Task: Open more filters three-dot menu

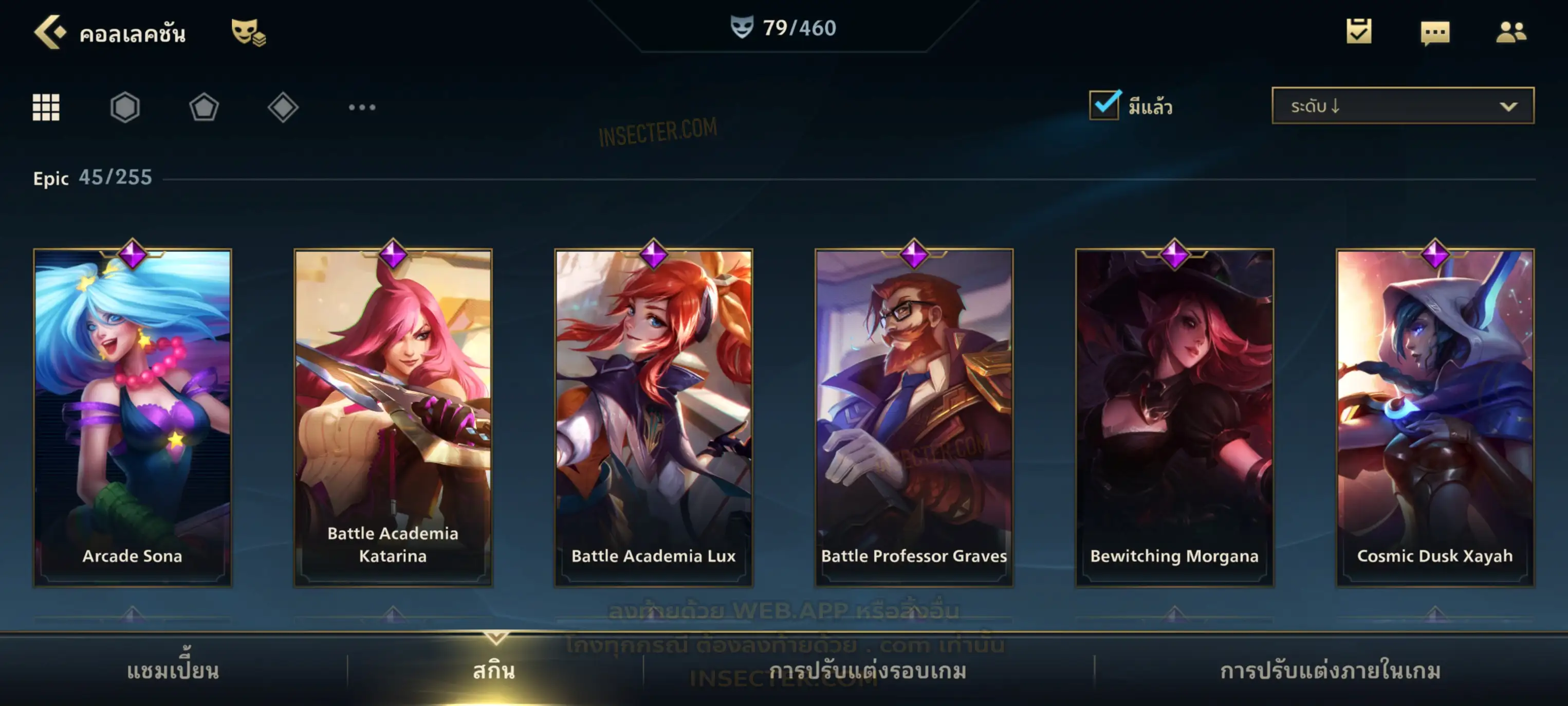Action: 362,108
